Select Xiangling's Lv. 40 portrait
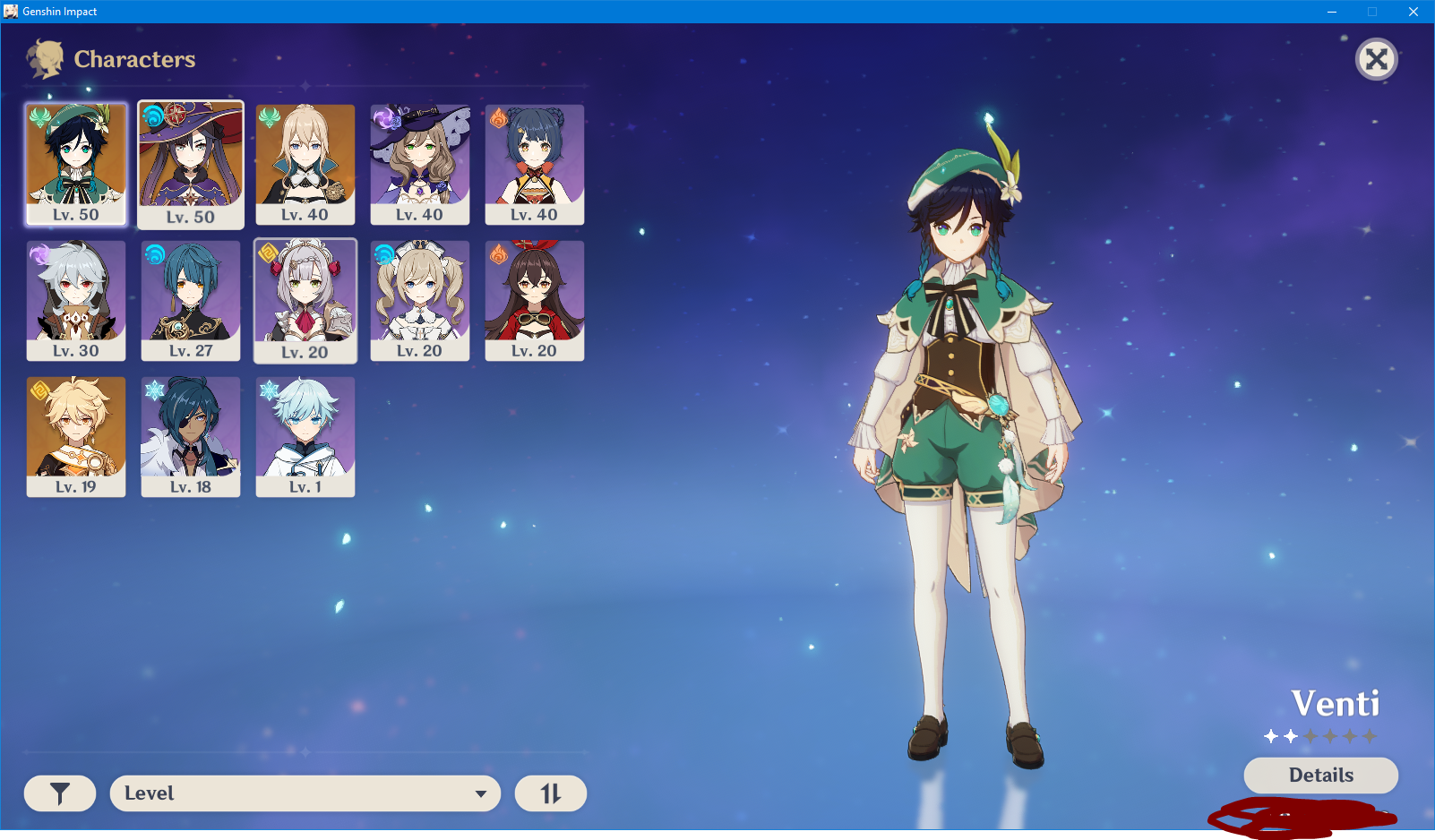The image size is (1435, 840). [535, 163]
